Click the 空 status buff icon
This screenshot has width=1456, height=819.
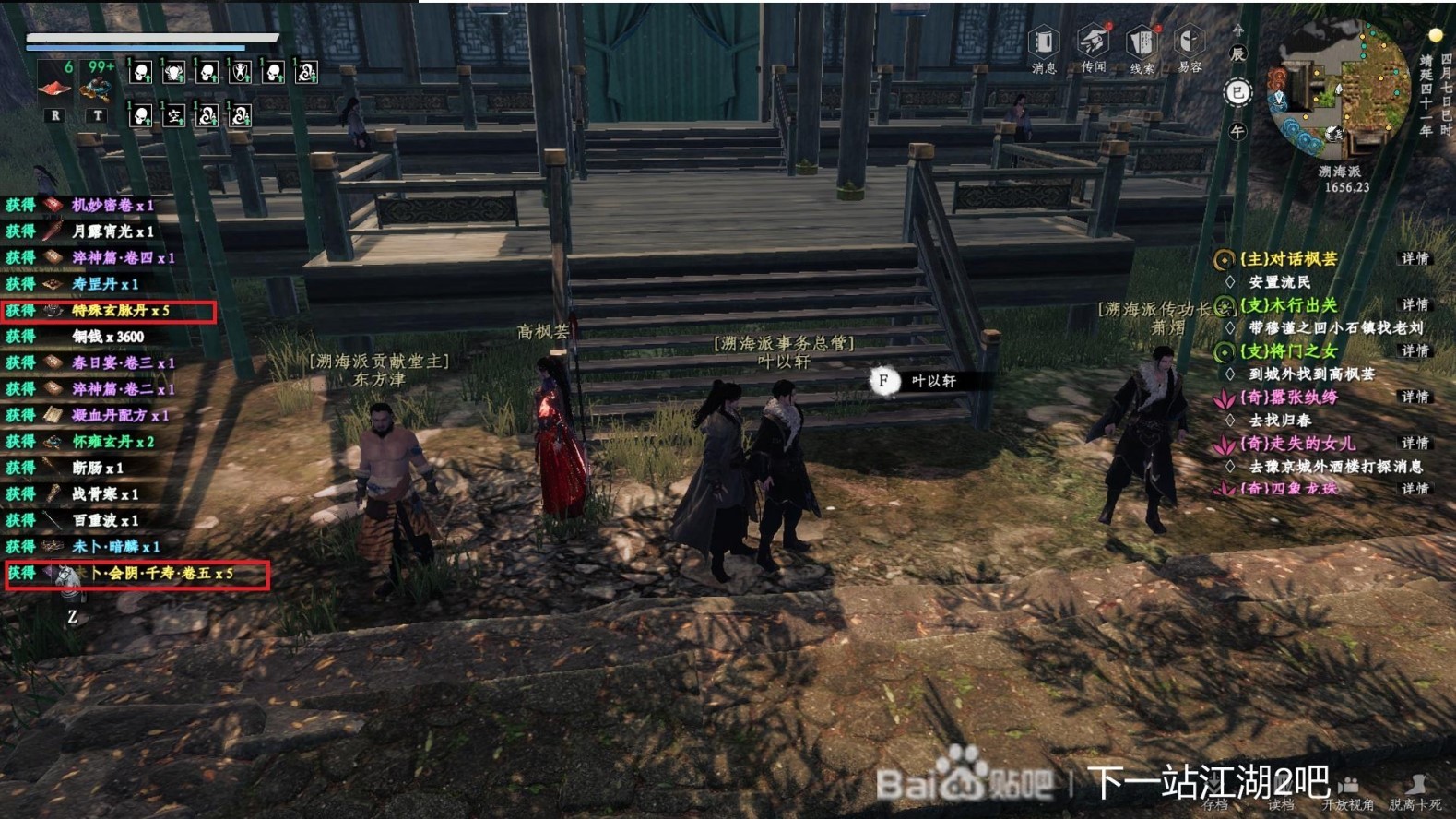[x=173, y=115]
